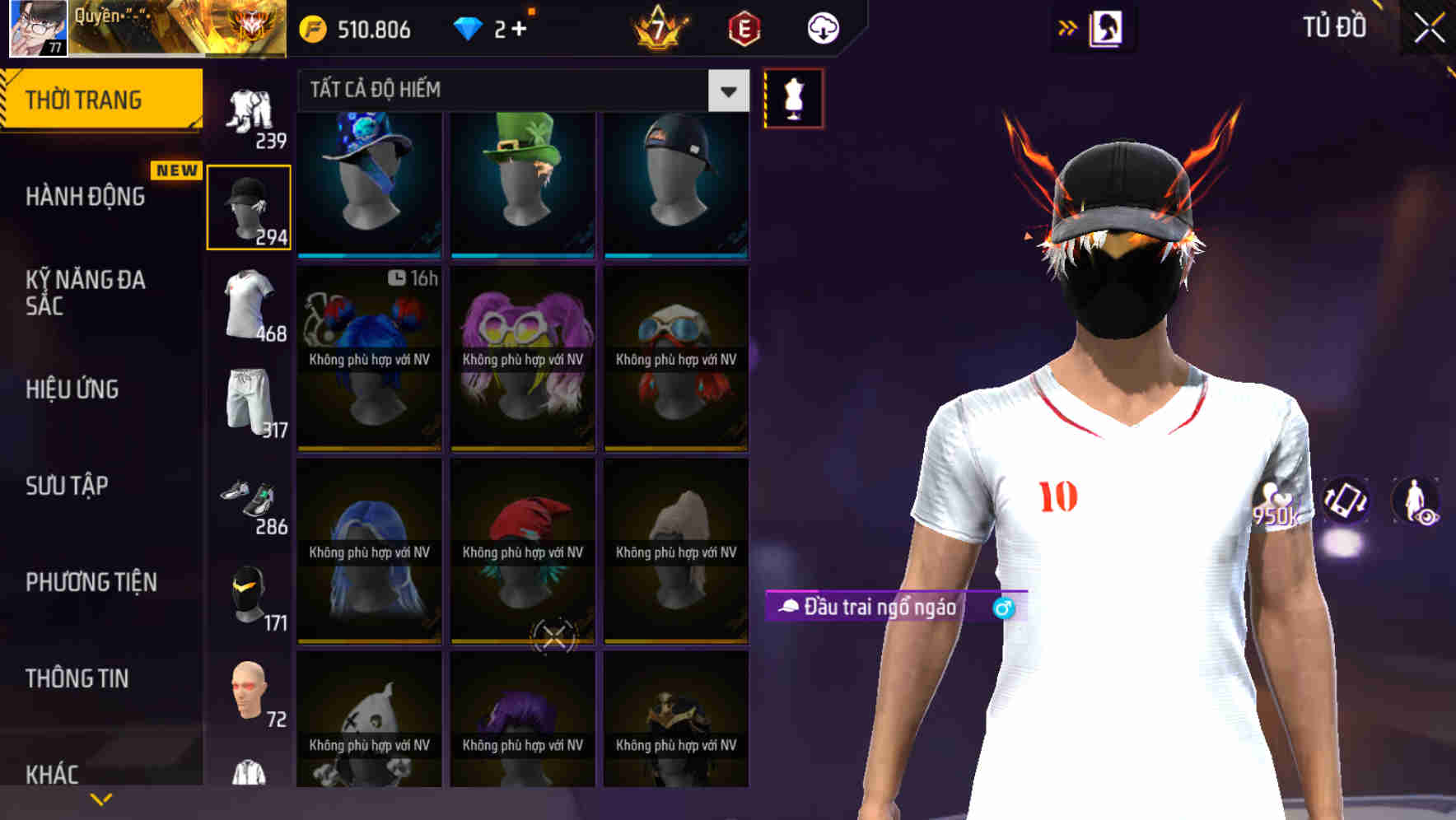Select the shoes category icon
The height and width of the screenshot is (820, 1456).
pos(249,498)
